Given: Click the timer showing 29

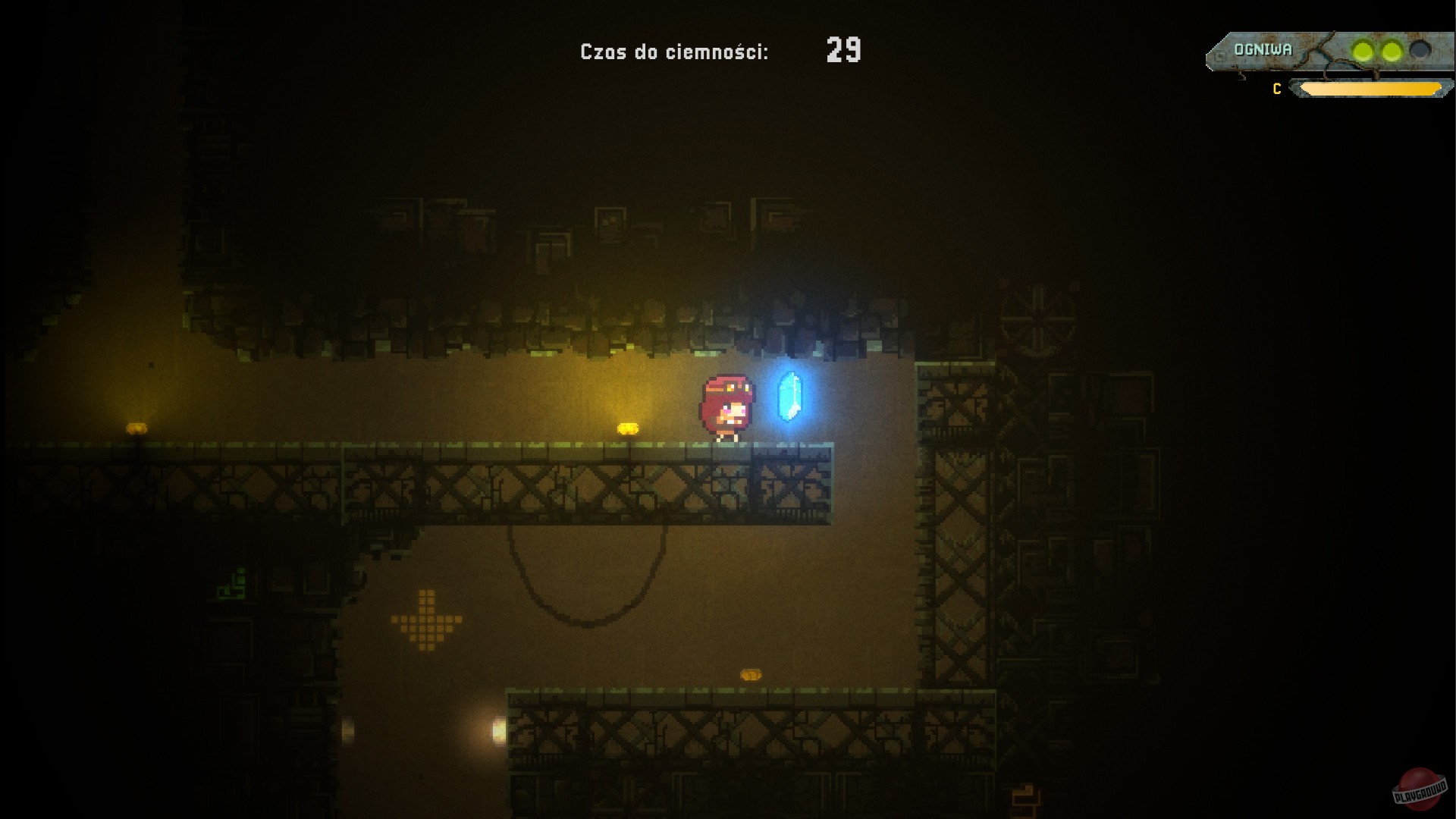Looking at the screenshot, I should pos(844,51).
